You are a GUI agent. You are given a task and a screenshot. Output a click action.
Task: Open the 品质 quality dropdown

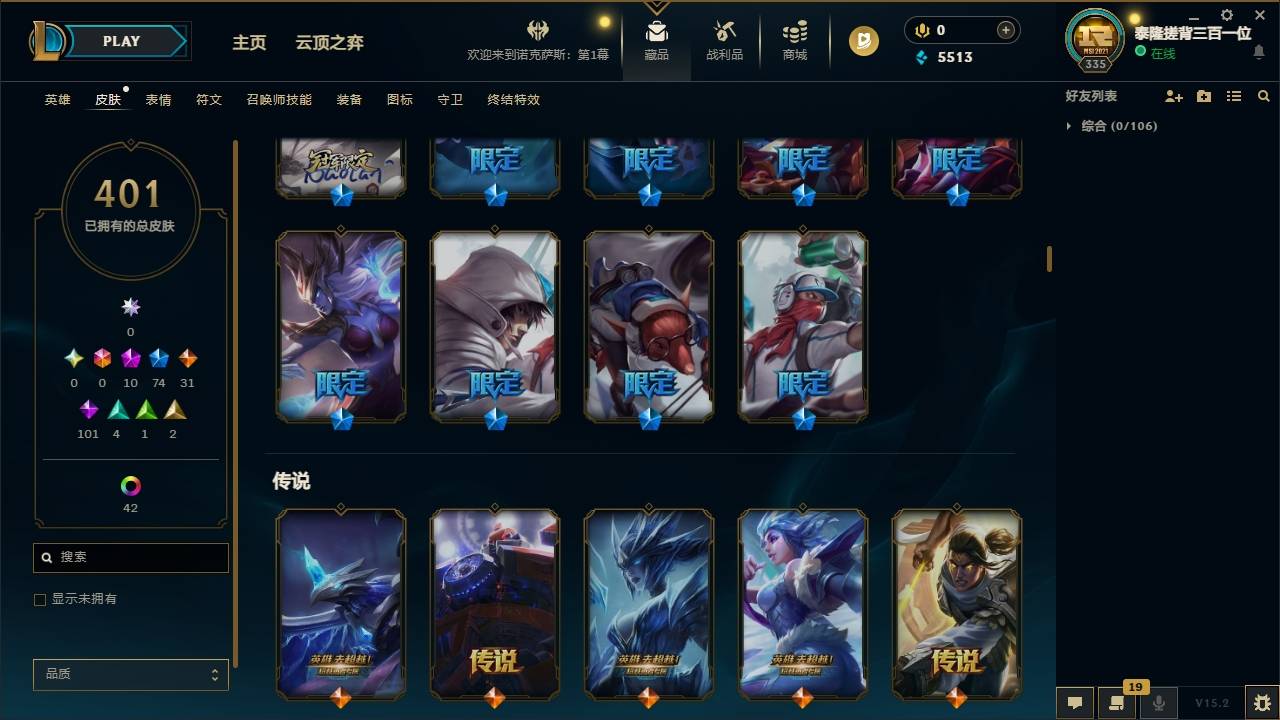130,675
